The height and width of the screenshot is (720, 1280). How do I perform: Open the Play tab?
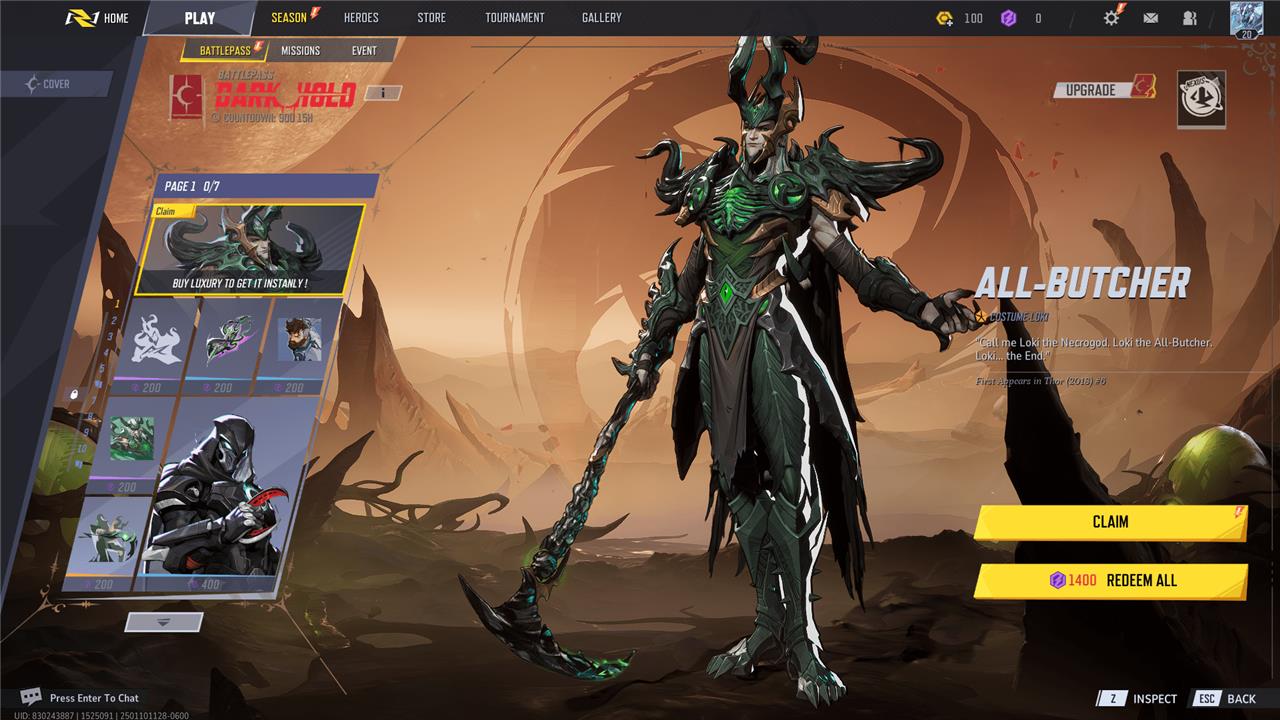[199, 18]
